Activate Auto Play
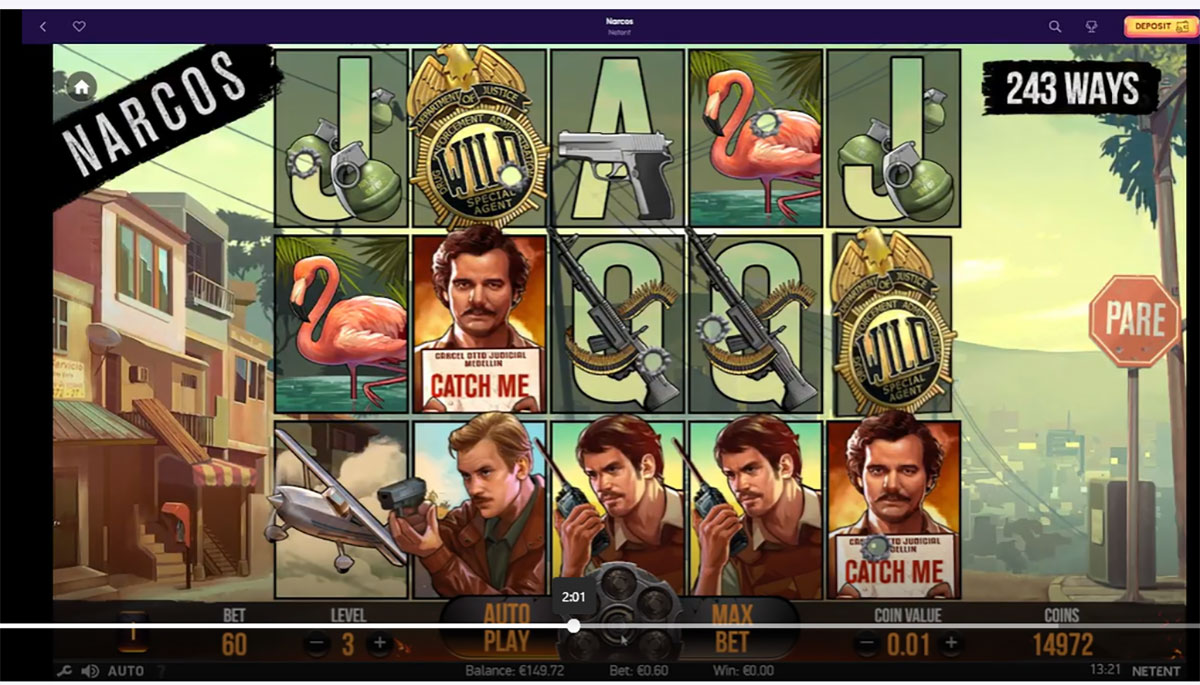1200x685 pixels. click(x=506, y=627)
